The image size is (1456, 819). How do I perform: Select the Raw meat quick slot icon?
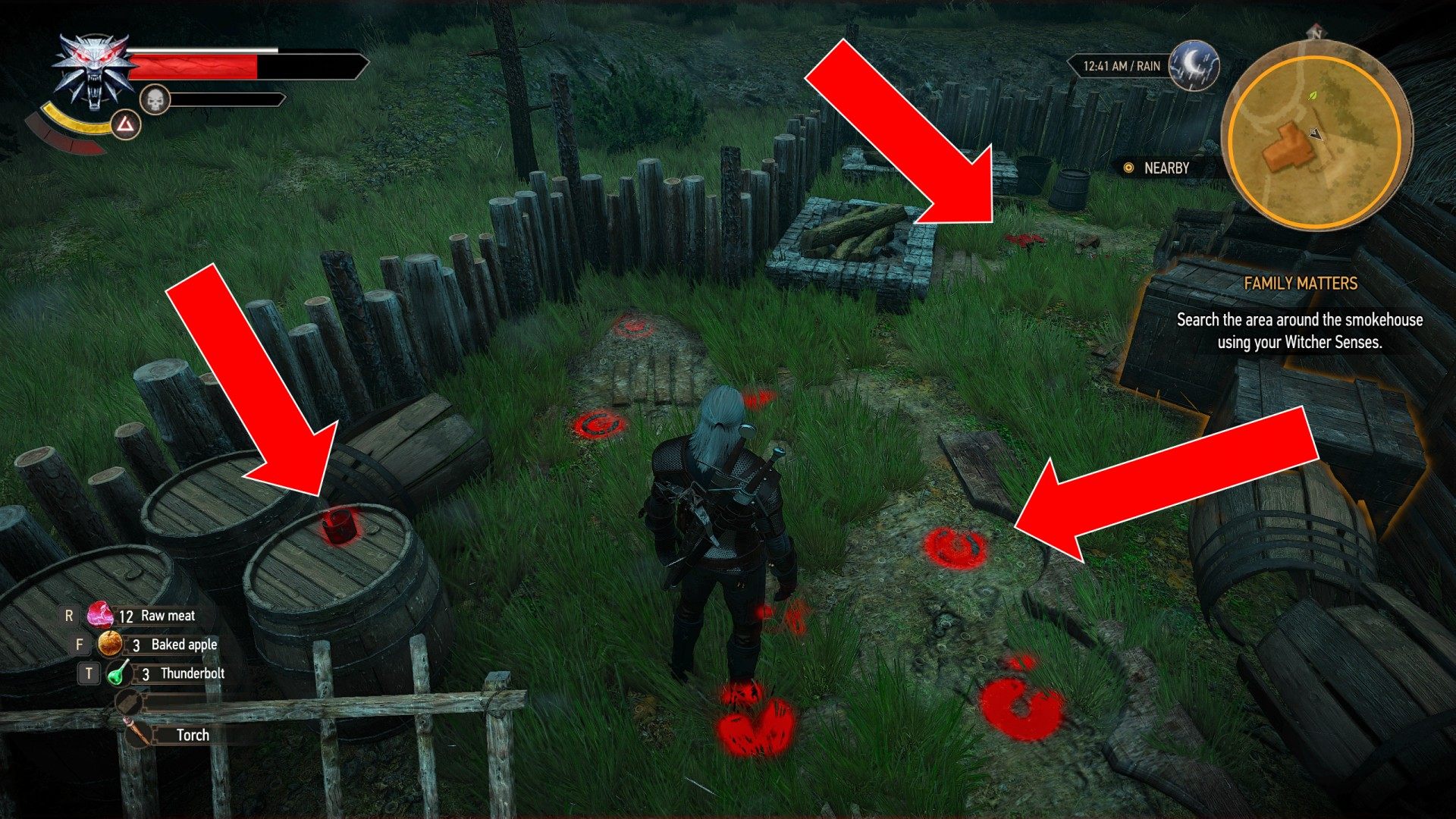point(101,616)
